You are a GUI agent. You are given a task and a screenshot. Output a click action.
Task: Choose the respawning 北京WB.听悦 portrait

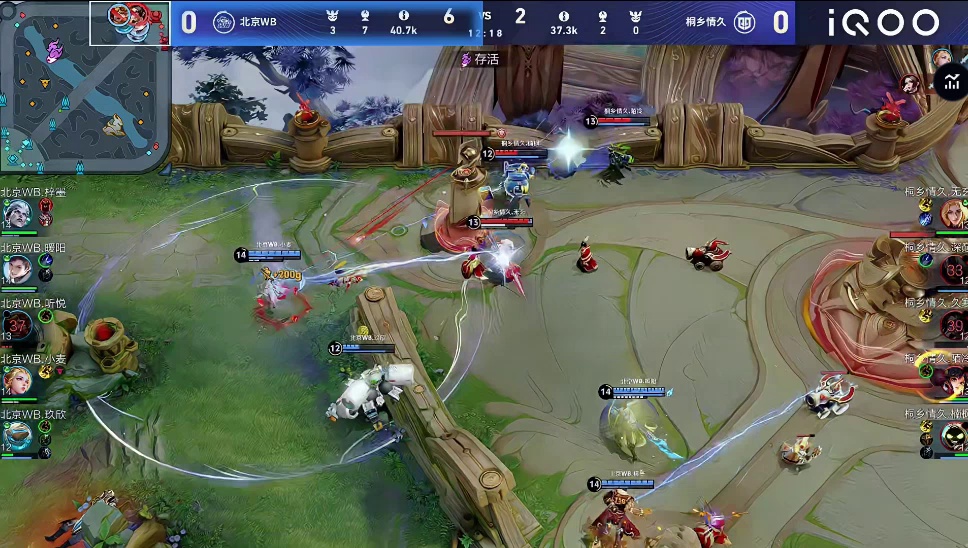click(x=17, y=325)
